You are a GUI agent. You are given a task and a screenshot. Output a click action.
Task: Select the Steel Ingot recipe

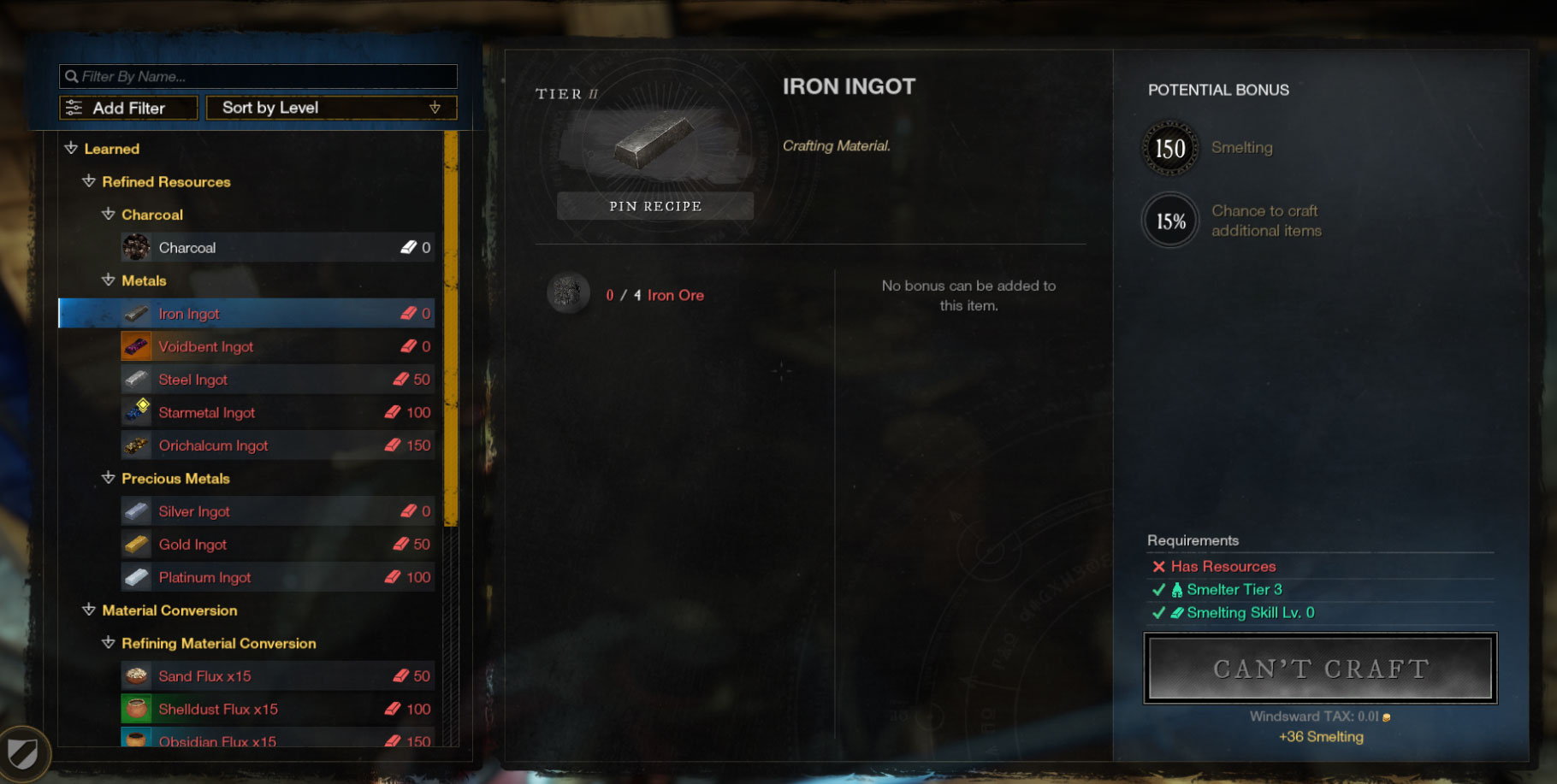(277, 380)
